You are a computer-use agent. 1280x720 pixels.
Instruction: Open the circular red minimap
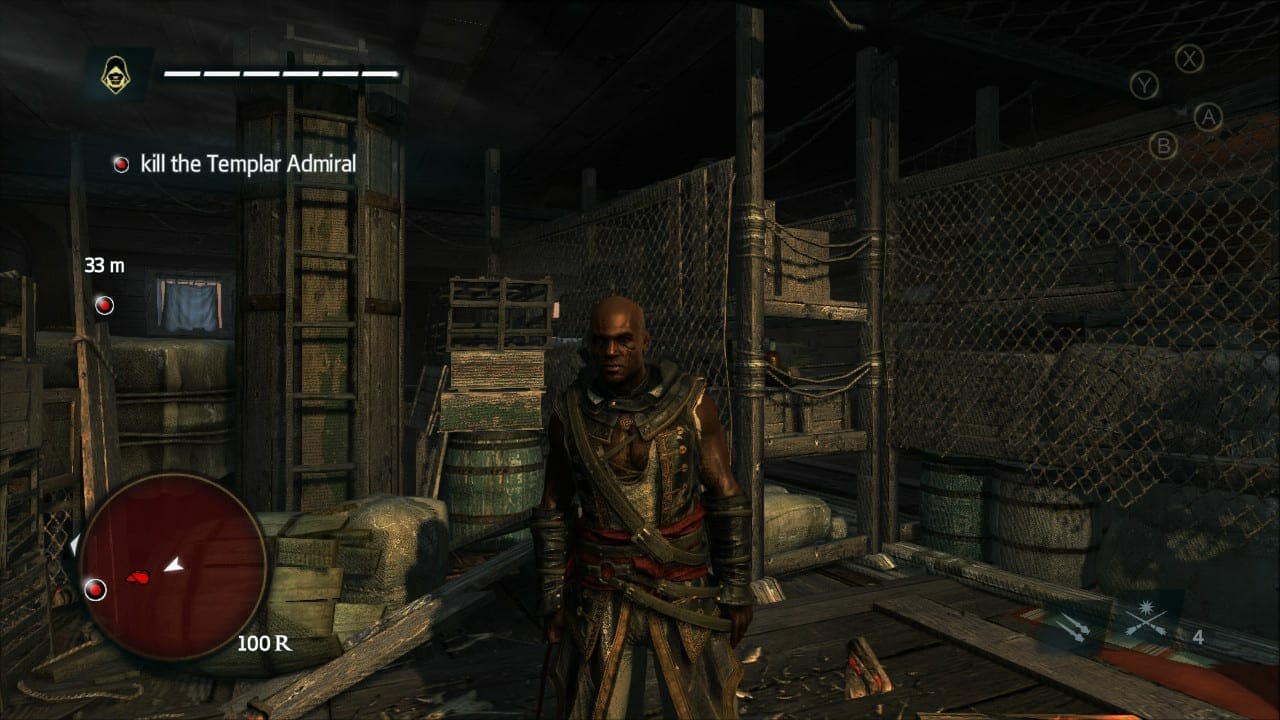point(172,568)
